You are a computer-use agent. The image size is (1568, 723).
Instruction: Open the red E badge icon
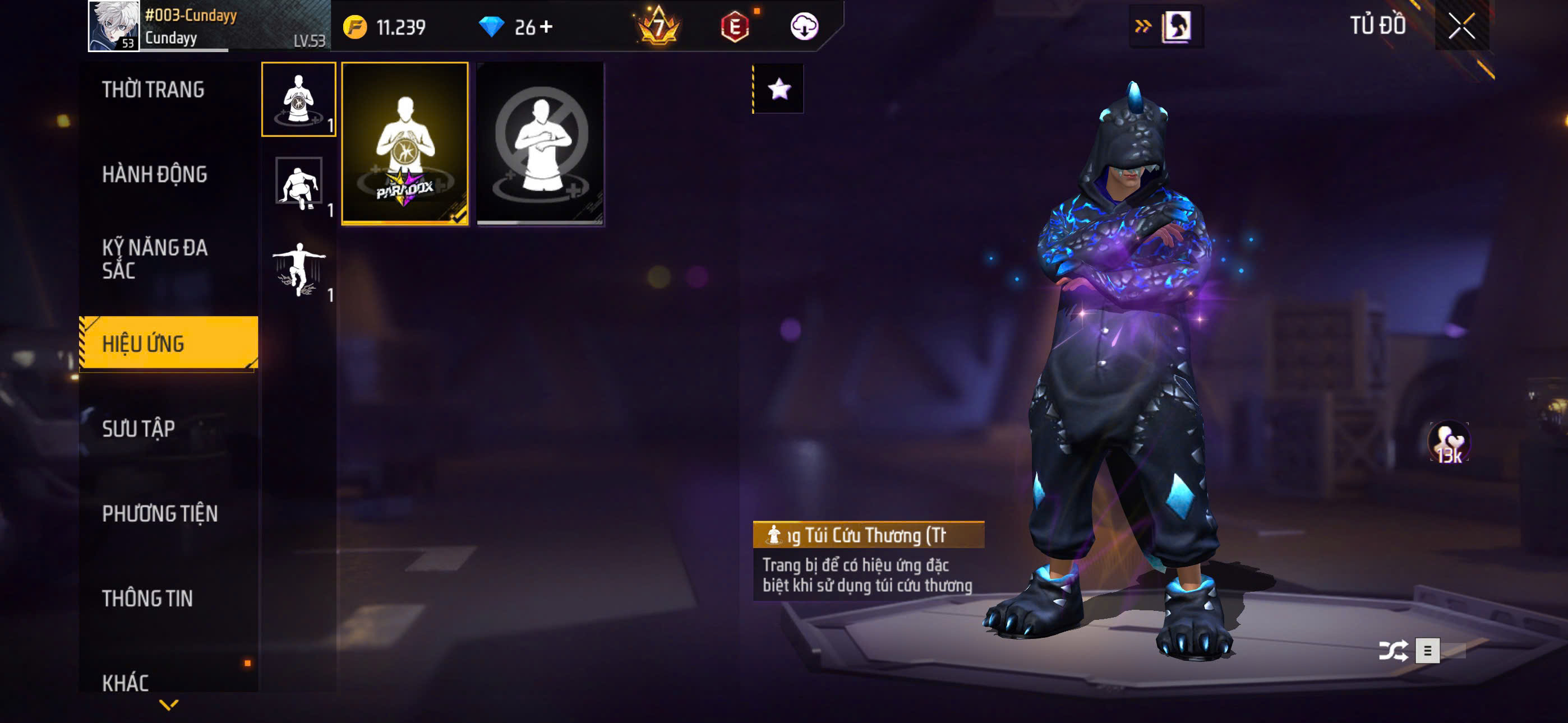click(x=735, y=27)
